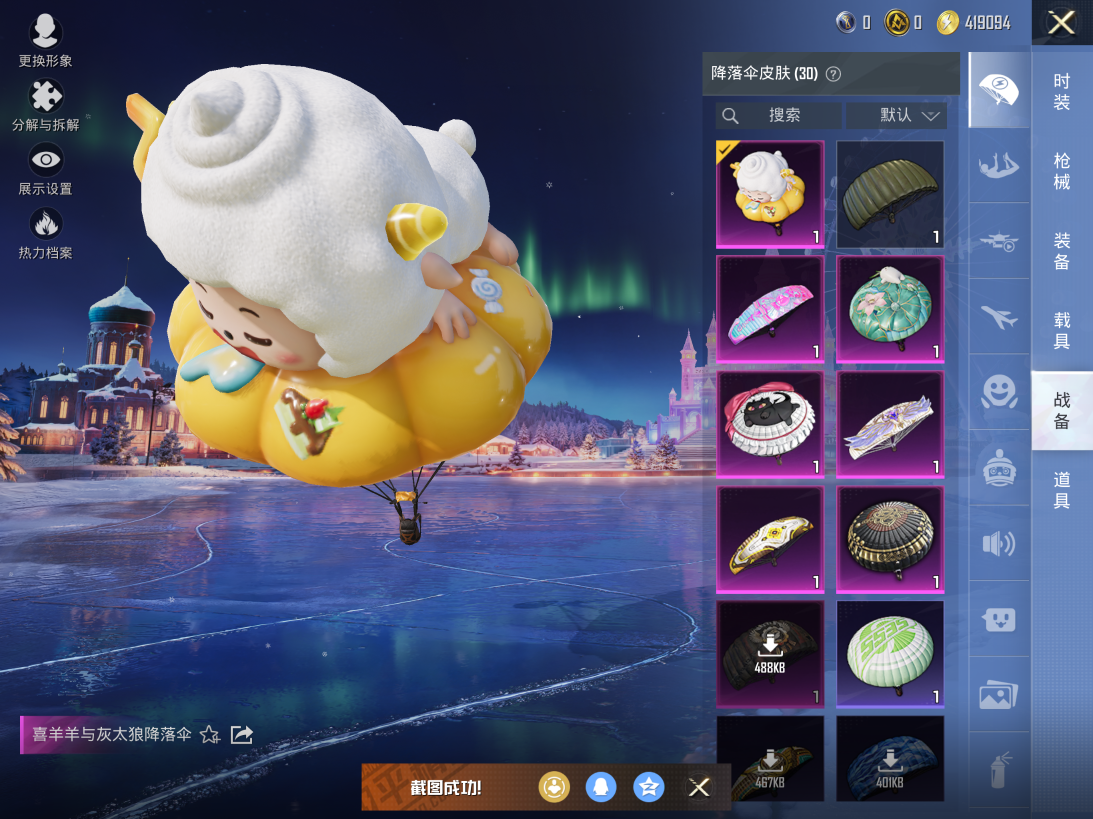This screenshot has height=819, width=1093.
Task: Select the green and white striped parachute
Action: point(890,653)
